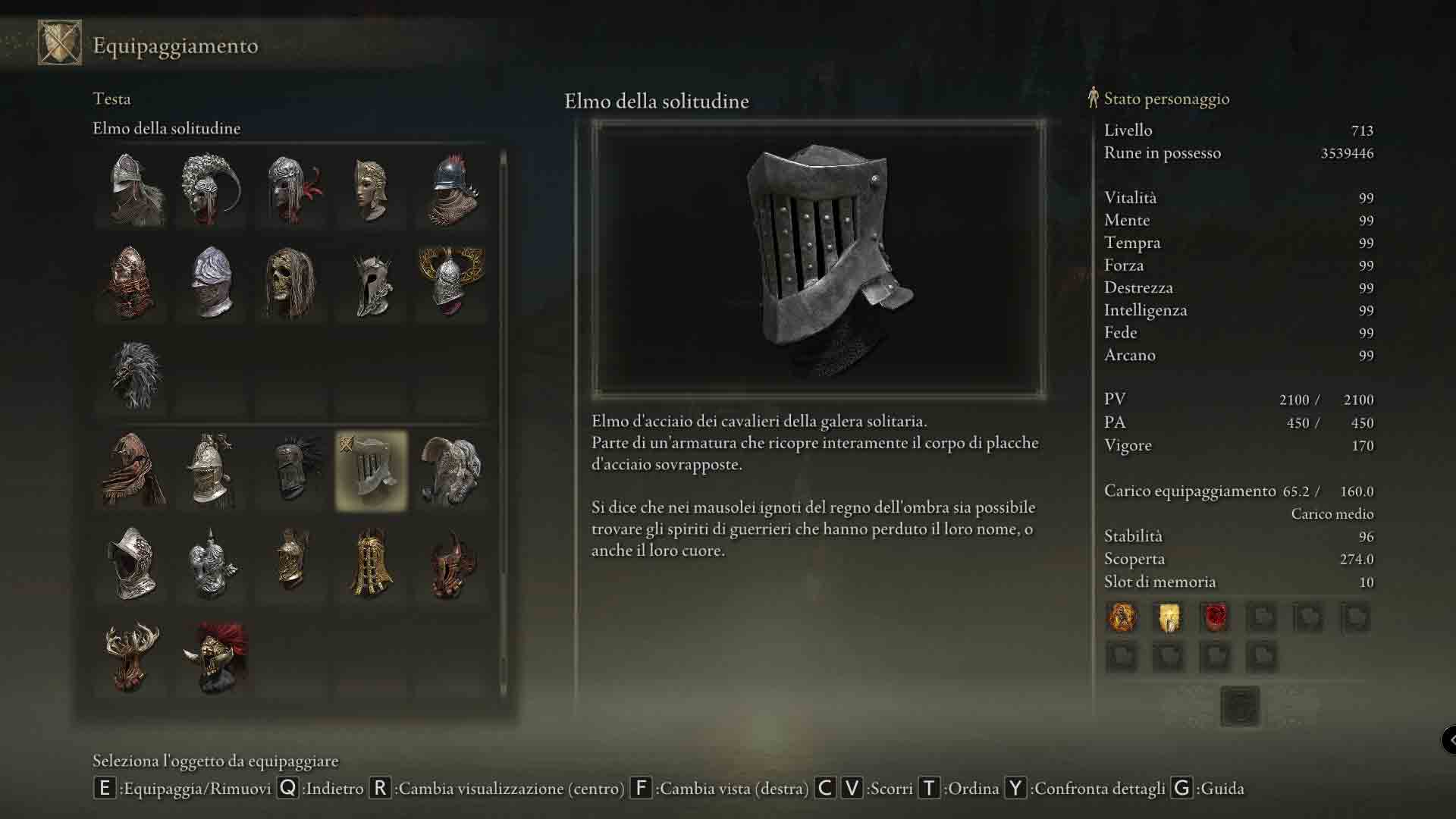Select the golden memory slot icon
This screenshot has height=819, width=1456.
pyautogui.click(x=1169, y=617)
